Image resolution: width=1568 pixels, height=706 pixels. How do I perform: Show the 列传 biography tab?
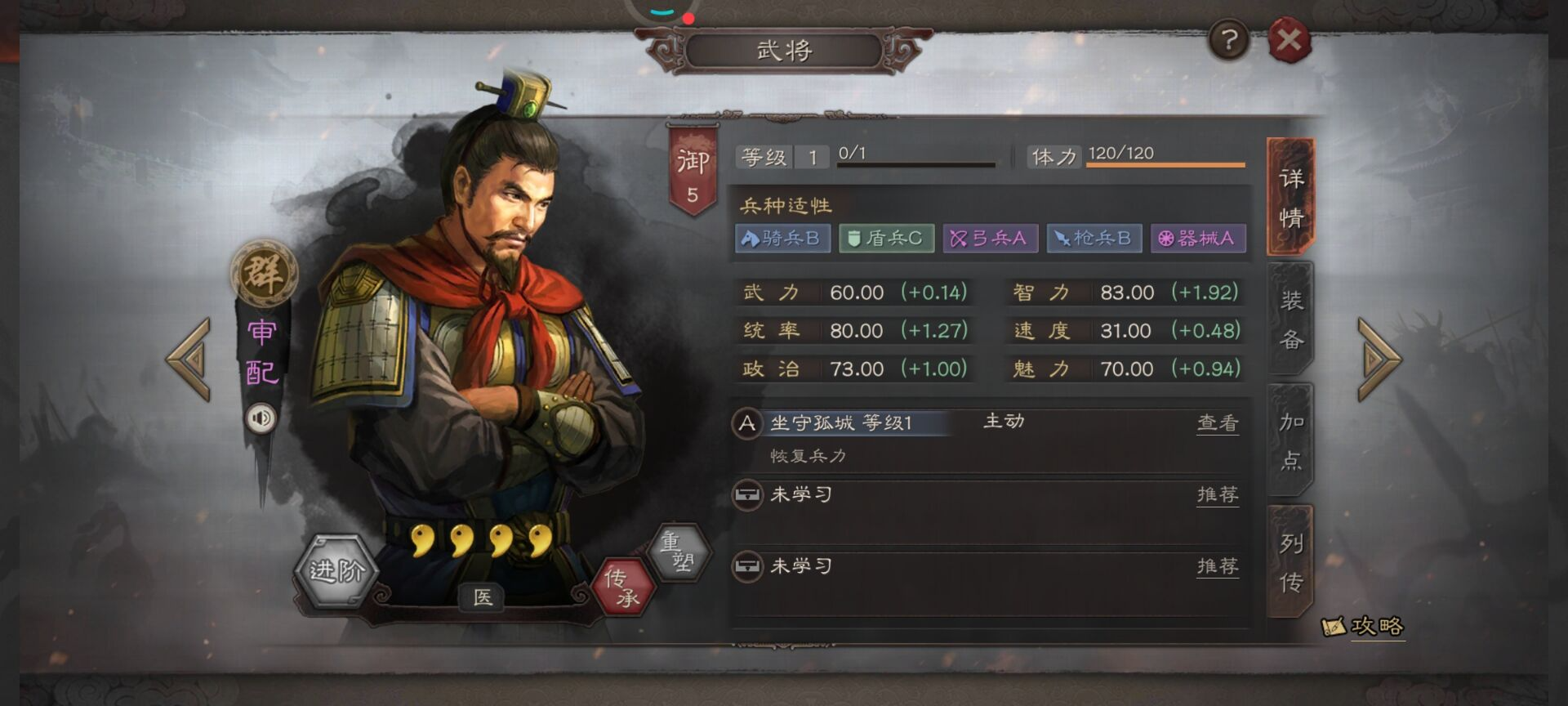click(x=1290, y=562)
